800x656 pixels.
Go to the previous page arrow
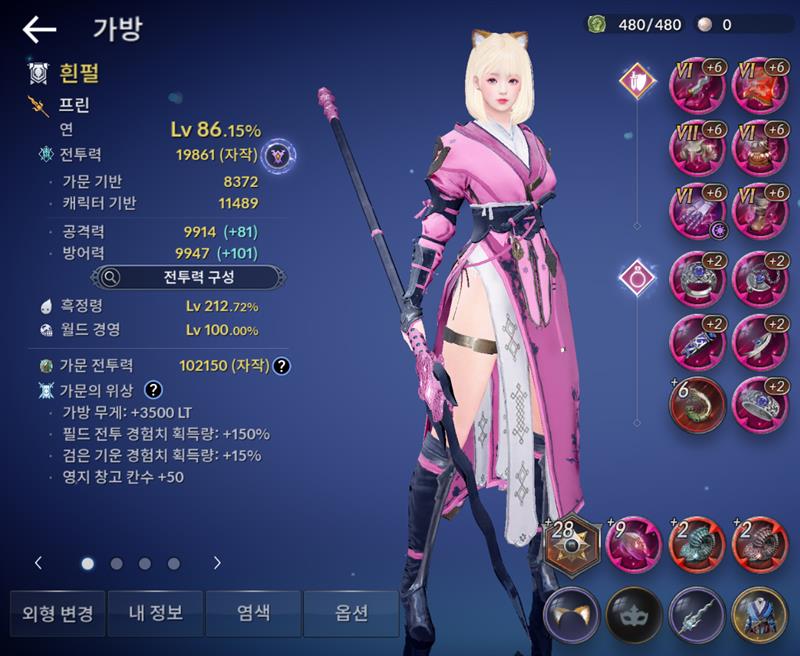[x=39, y=563]
